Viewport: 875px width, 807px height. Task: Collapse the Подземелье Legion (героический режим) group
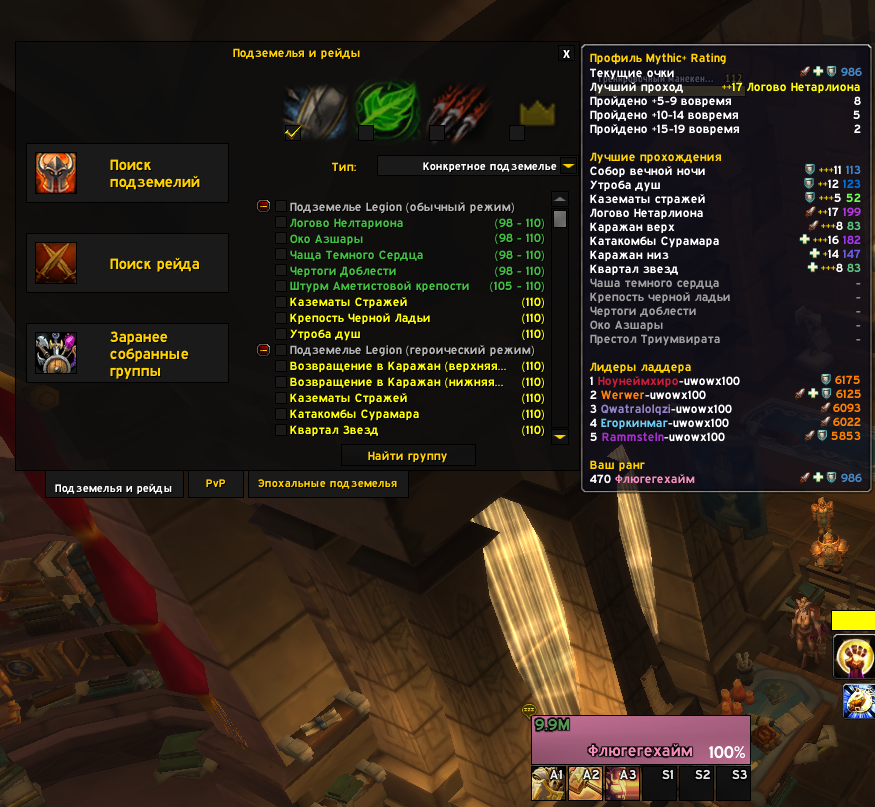[264, 350]
